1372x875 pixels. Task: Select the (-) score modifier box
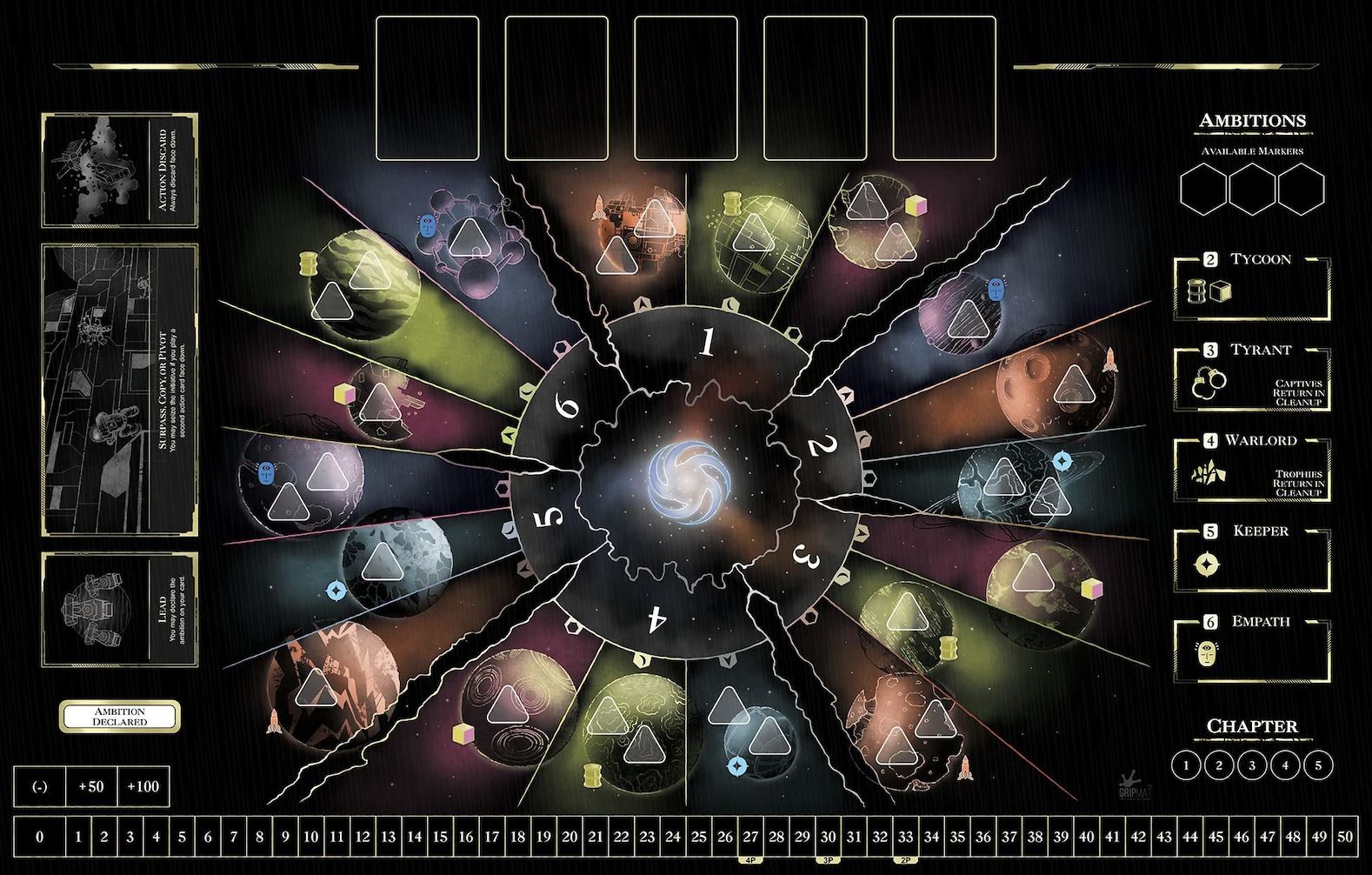pyautogui.click(x=39, y=787)
